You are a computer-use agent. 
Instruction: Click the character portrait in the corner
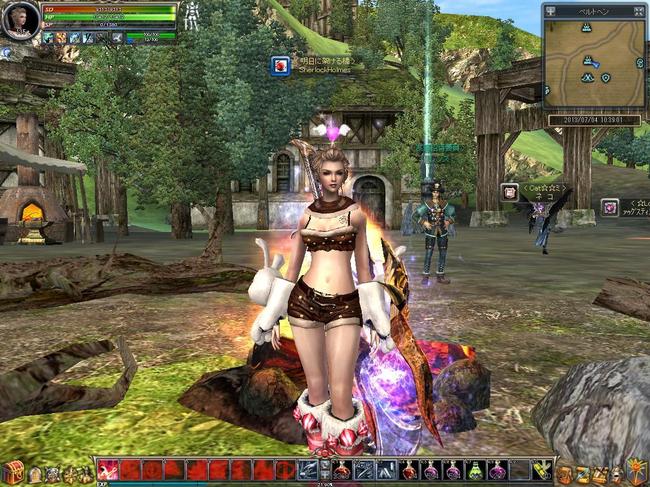click(19, 20)
